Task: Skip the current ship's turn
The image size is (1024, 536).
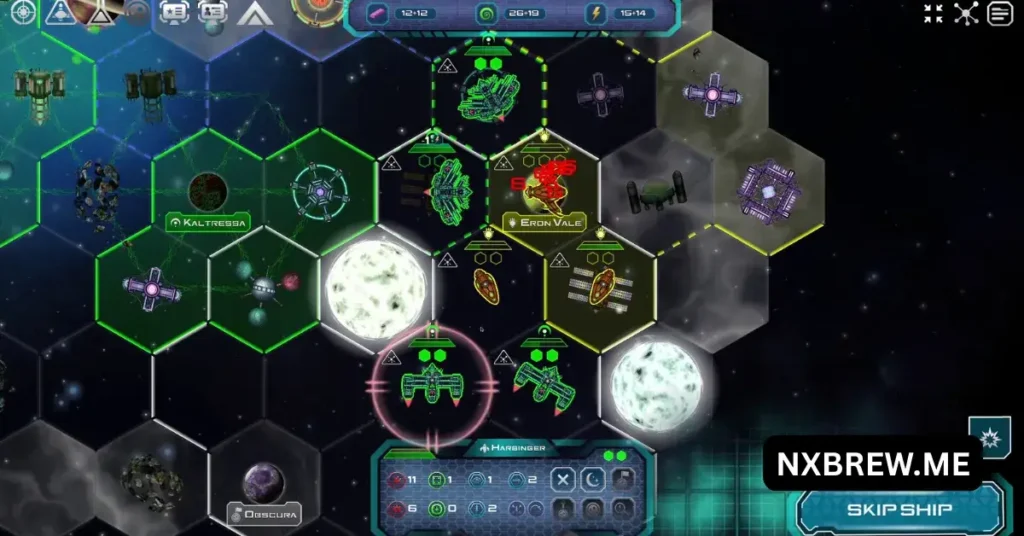Action: point(899,510)
